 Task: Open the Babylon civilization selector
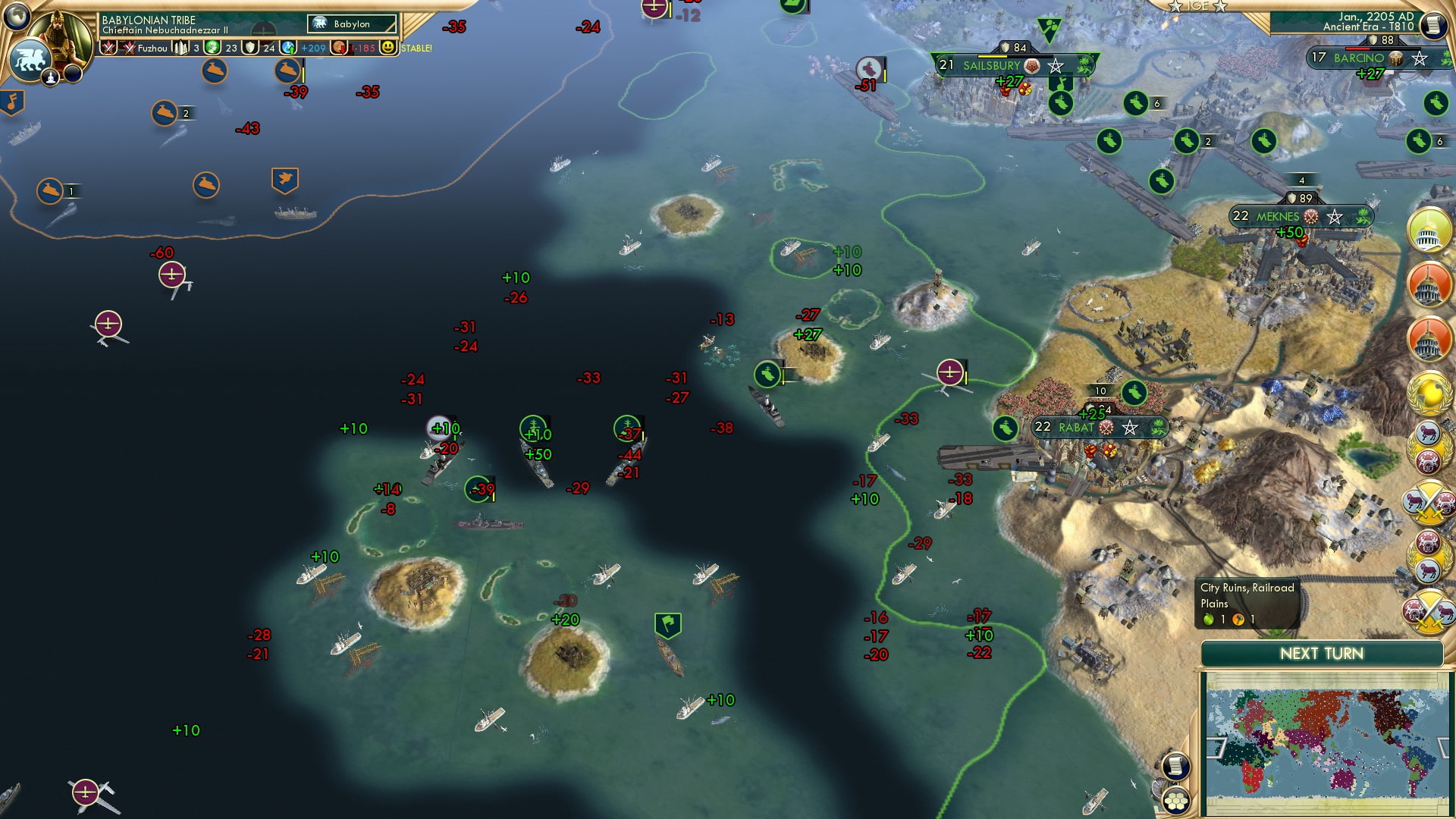[350, 24]
